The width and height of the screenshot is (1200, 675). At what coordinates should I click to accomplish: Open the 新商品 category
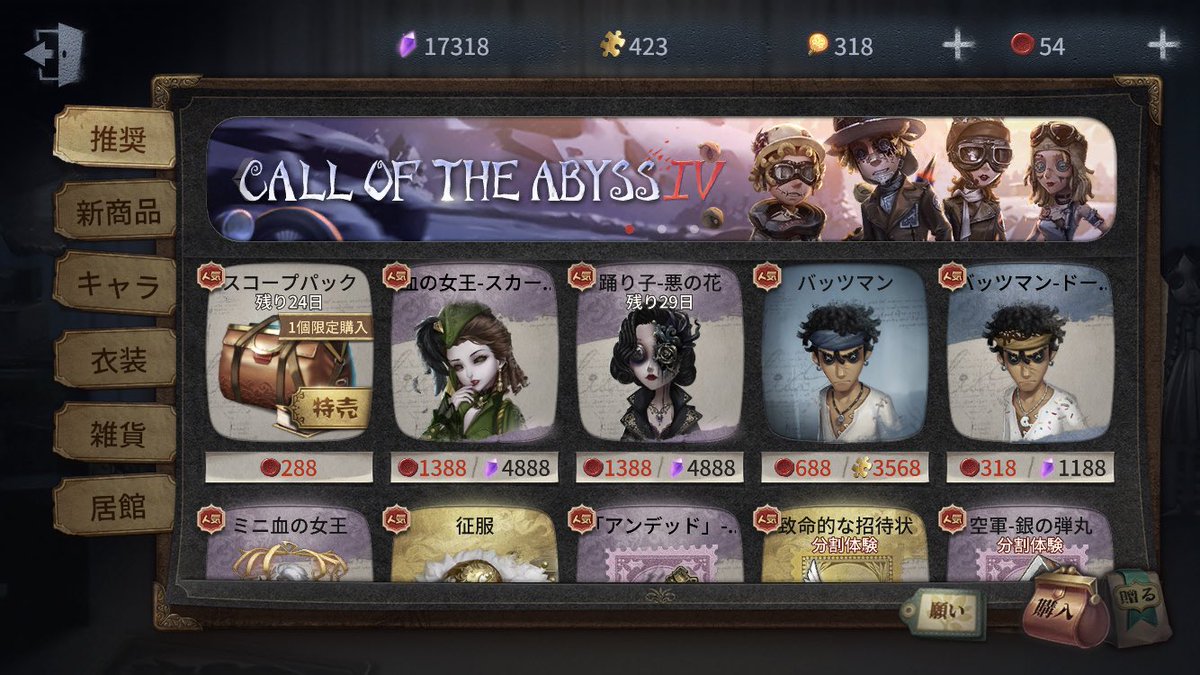(118, 211)
